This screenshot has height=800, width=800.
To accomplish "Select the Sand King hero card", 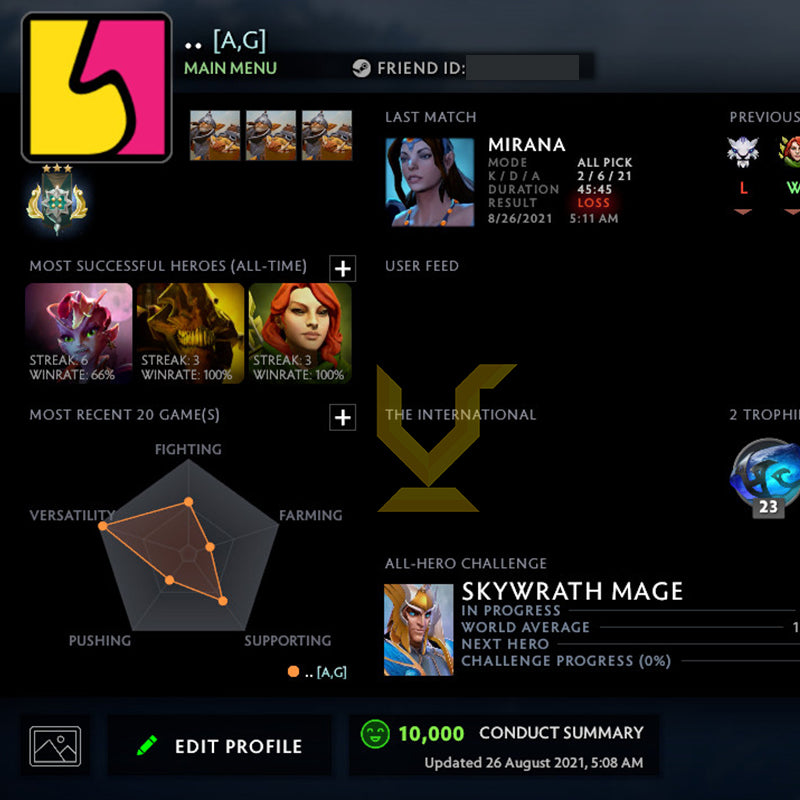I will point(190,334).
